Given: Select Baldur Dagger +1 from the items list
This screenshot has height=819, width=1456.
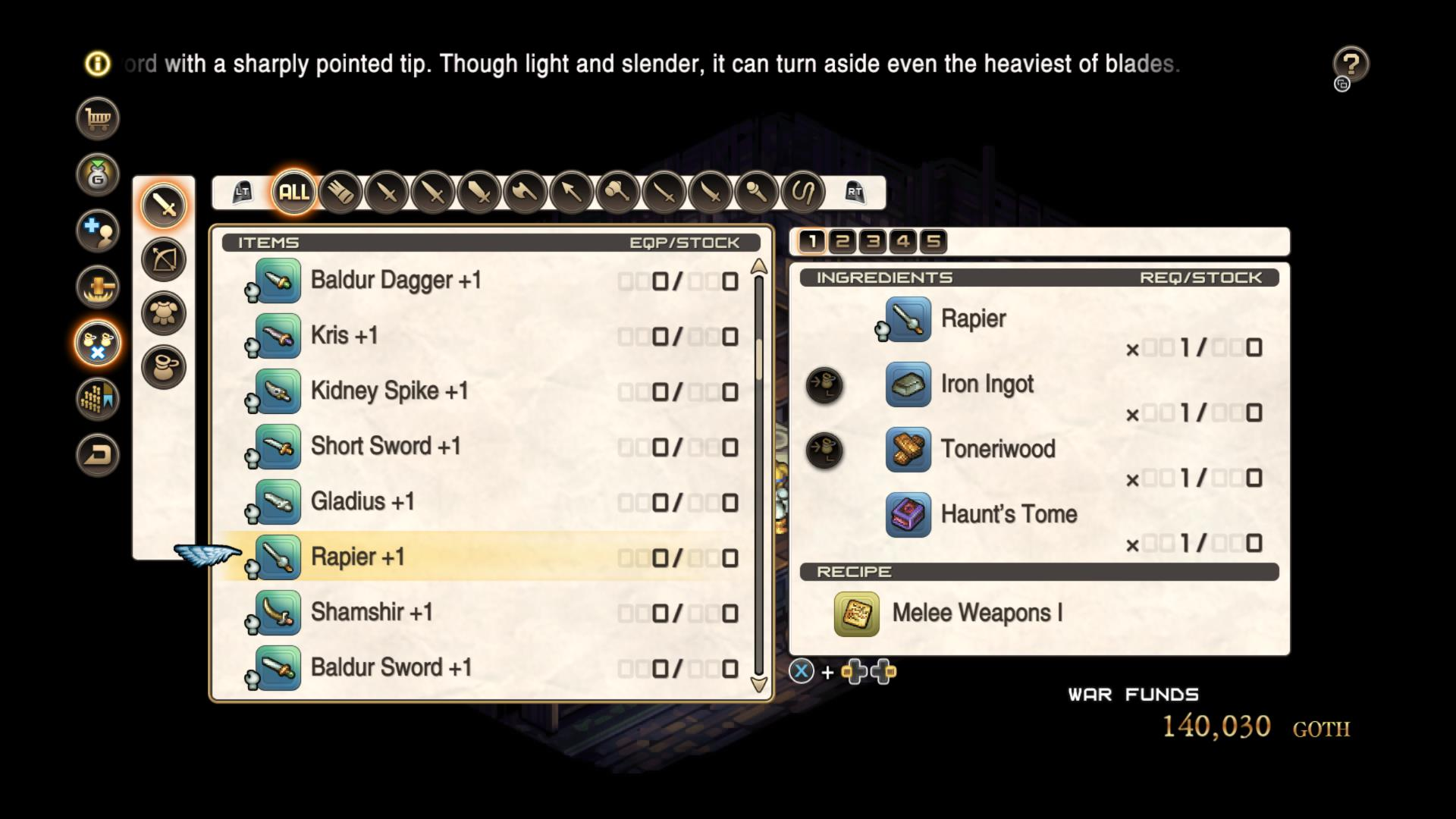Looking at the screenshot, I should pos(396,281).
